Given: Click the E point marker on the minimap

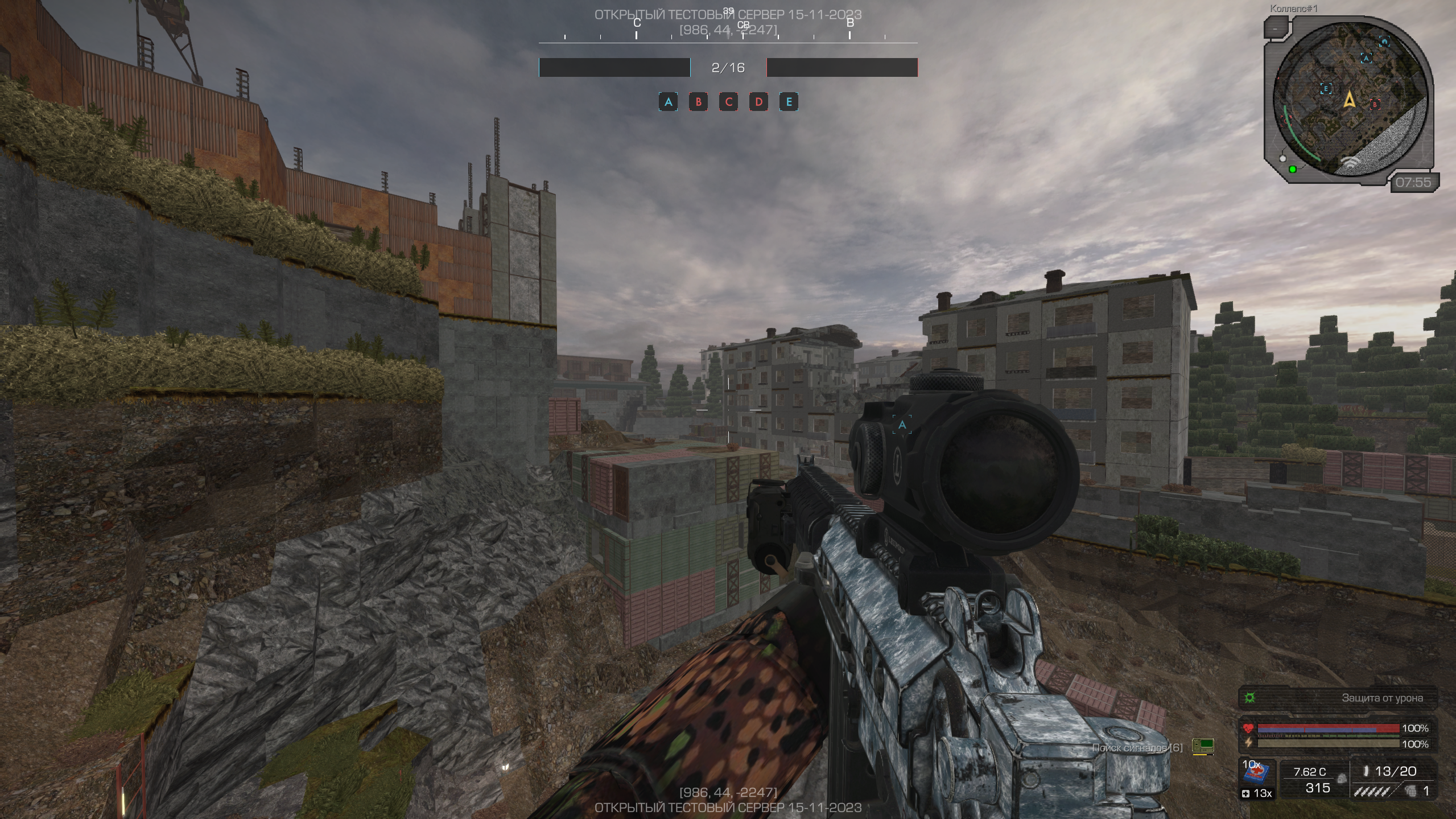Looking at the screenshot, I should 1326,89.
